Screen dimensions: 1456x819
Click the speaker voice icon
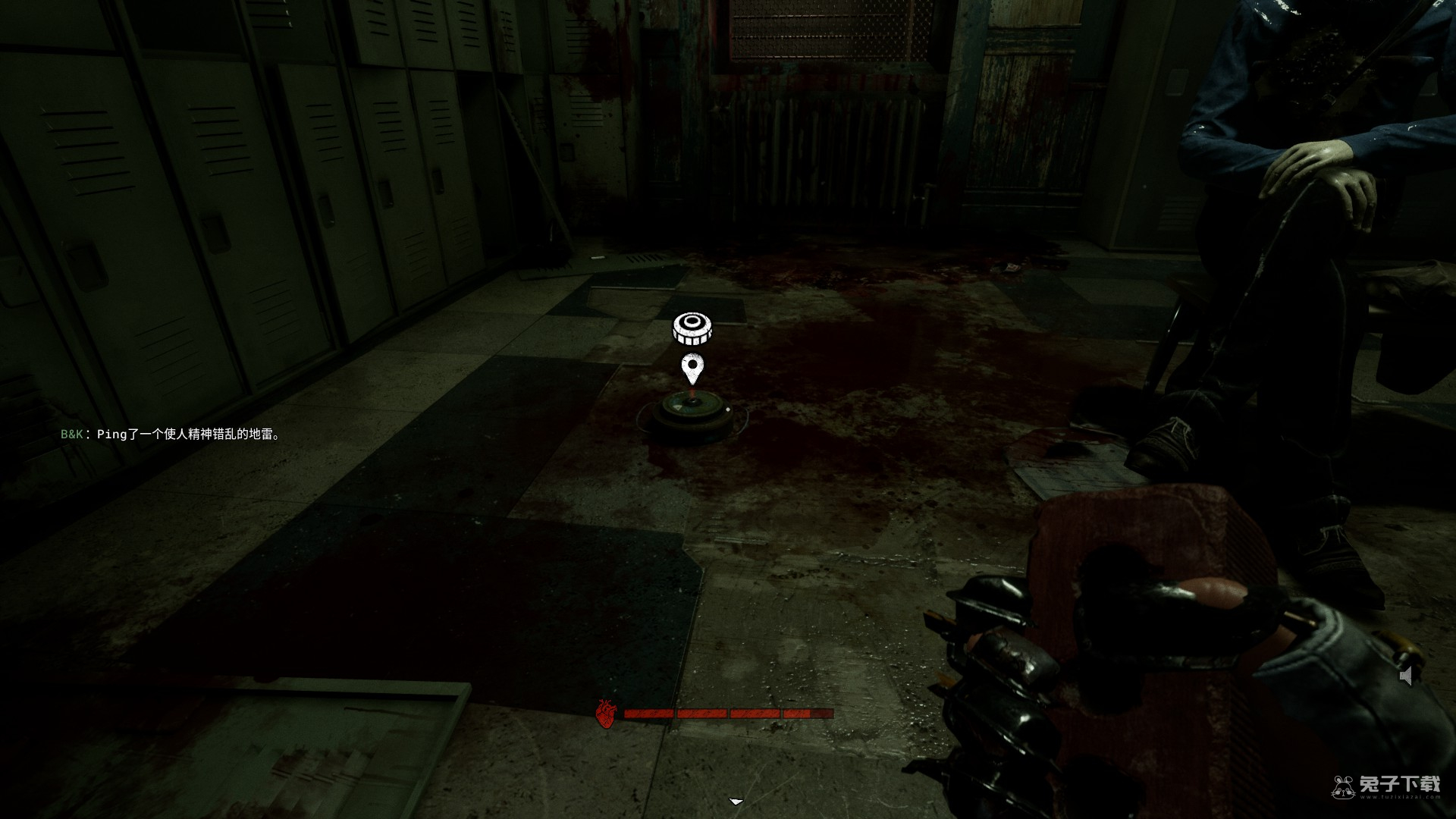coord(1407,676)
